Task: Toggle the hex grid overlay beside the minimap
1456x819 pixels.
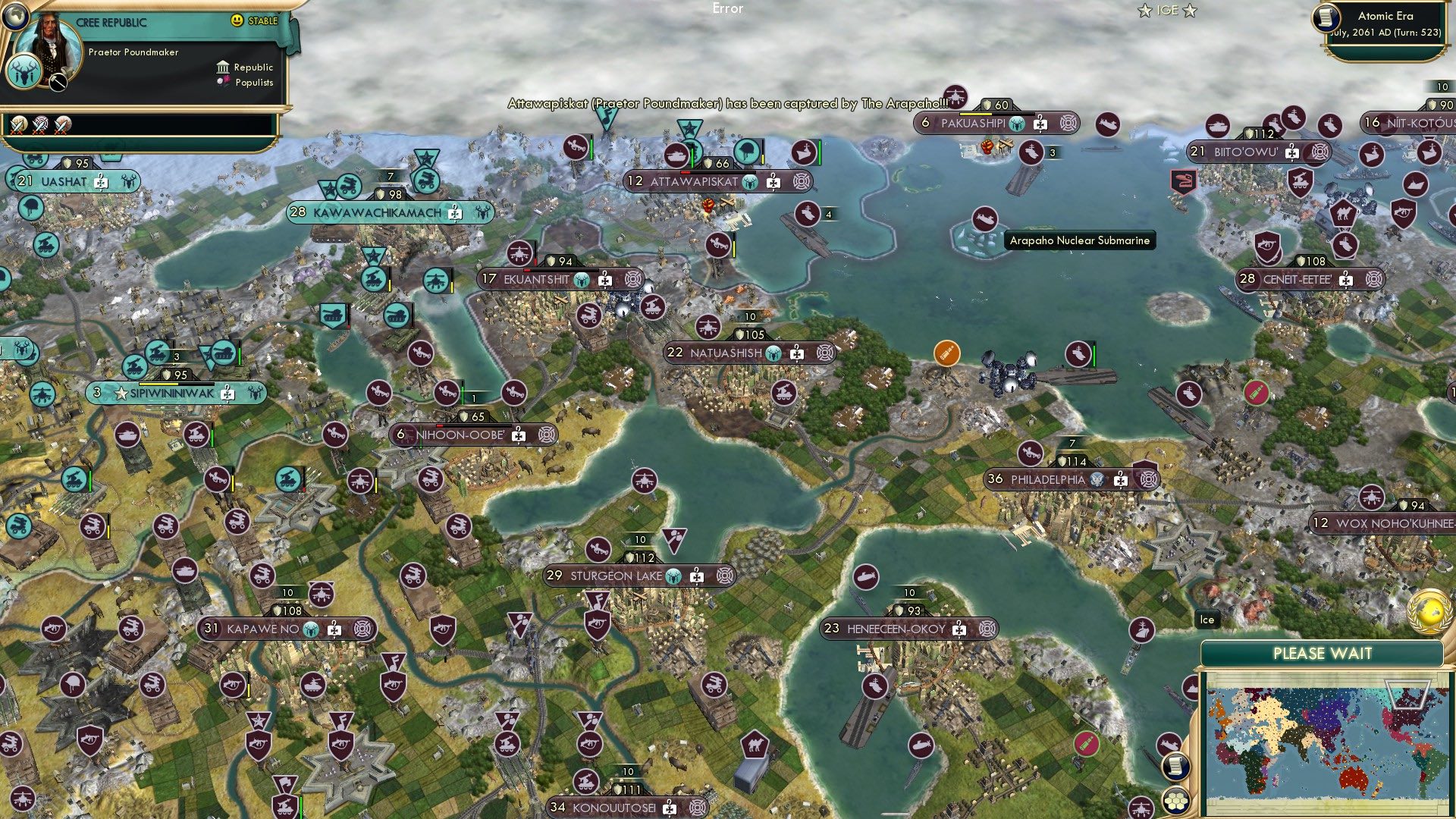Action: point(1176,801)
